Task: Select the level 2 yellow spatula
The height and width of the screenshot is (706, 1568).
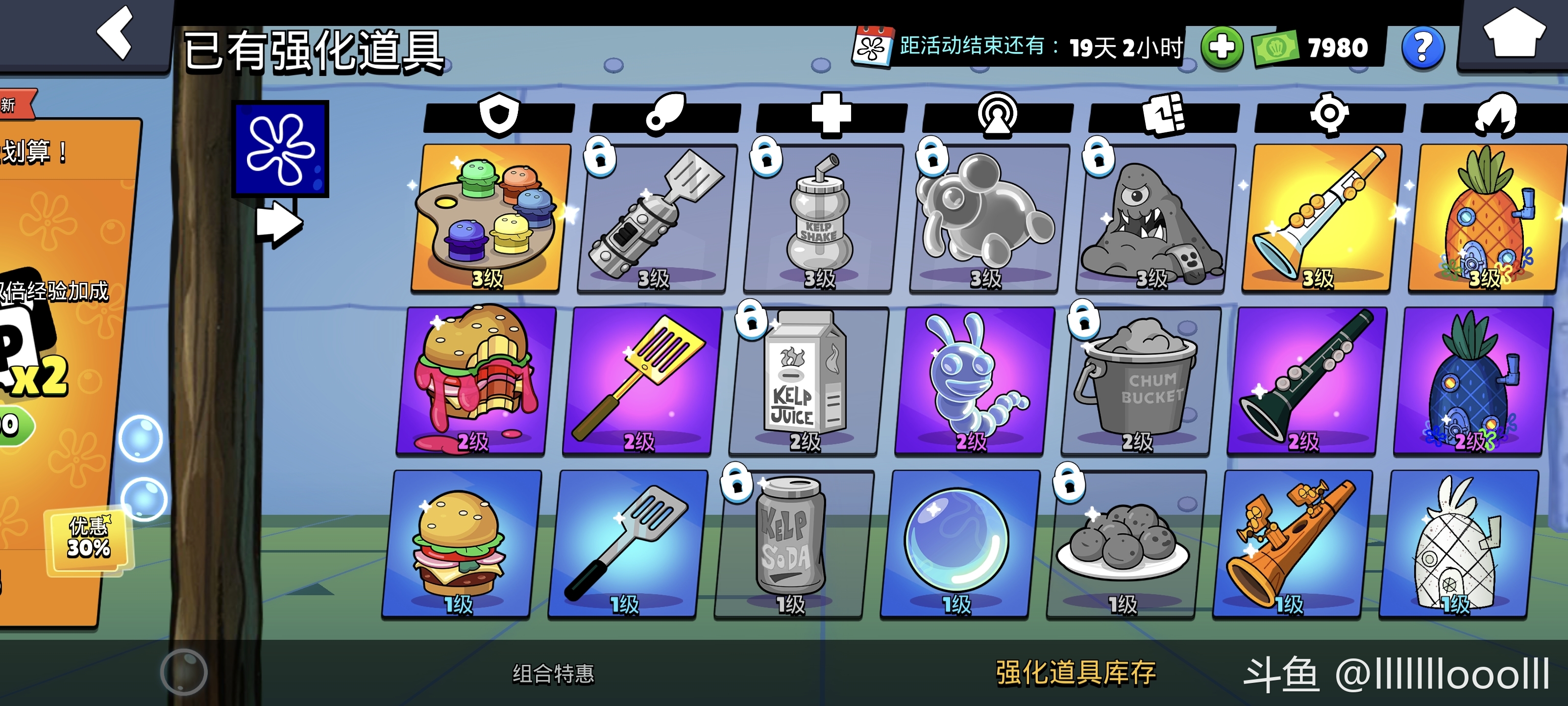Action: pos(641,381)
